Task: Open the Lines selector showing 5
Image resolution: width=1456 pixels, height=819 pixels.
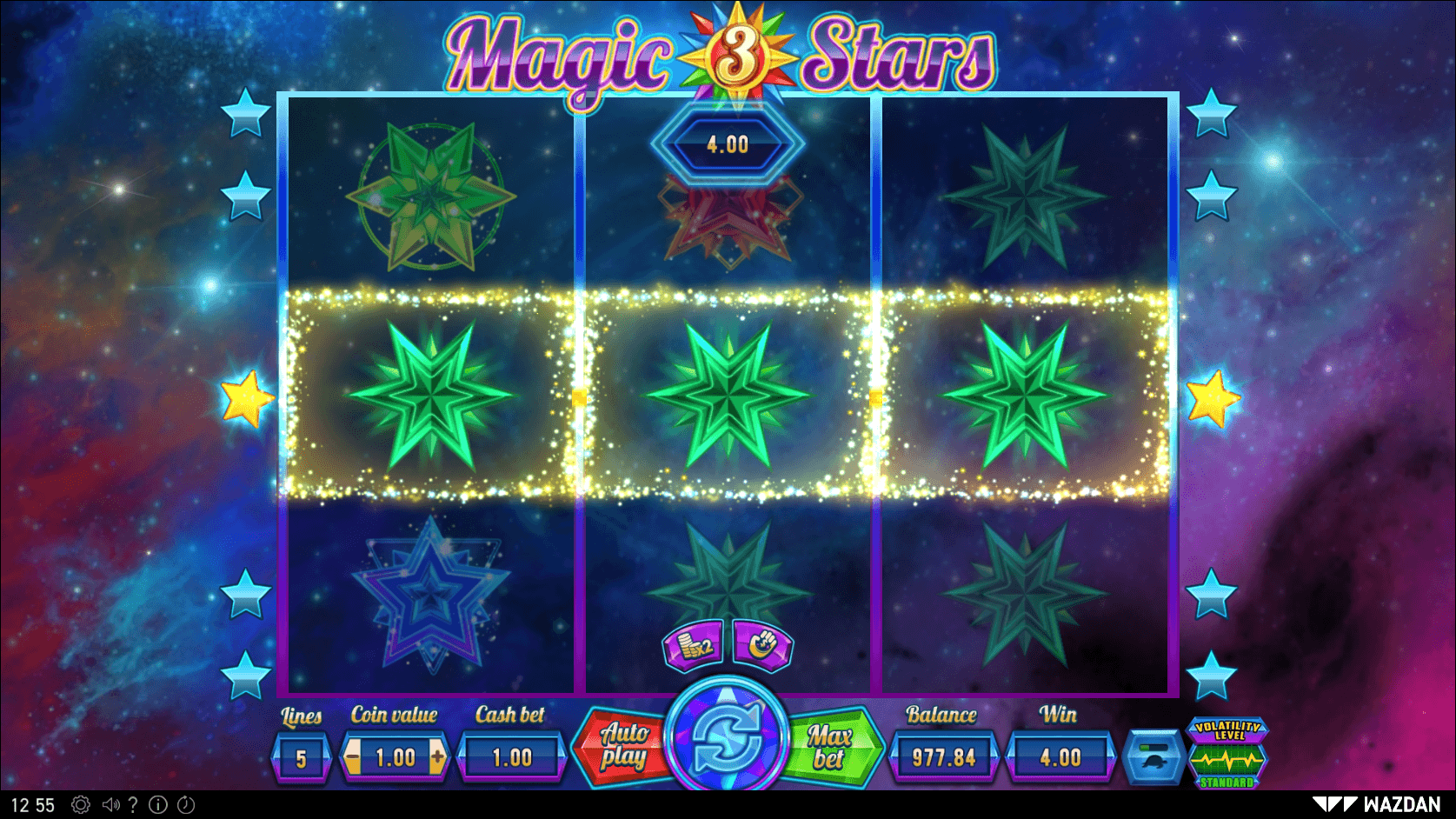Action: pyautogui.click(x=301, y=755)
